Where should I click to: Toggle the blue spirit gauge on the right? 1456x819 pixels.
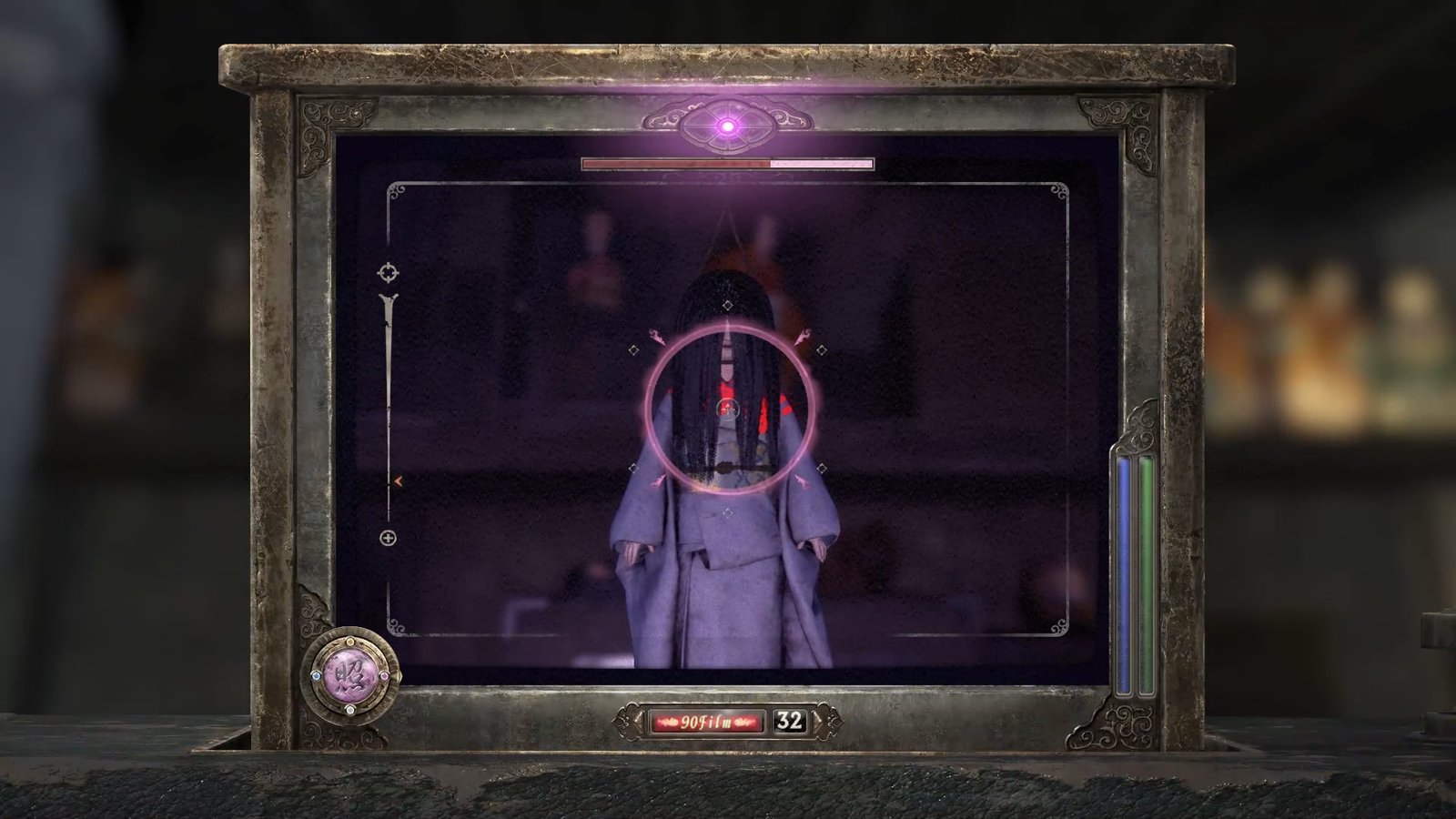pos(1127,573)
